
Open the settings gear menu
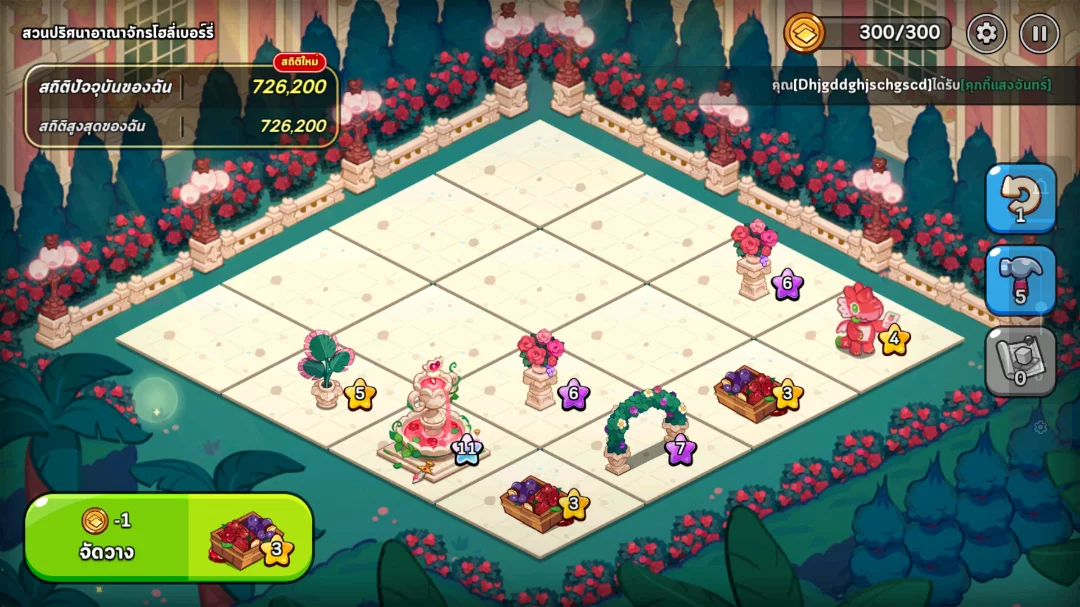[986, 33]
